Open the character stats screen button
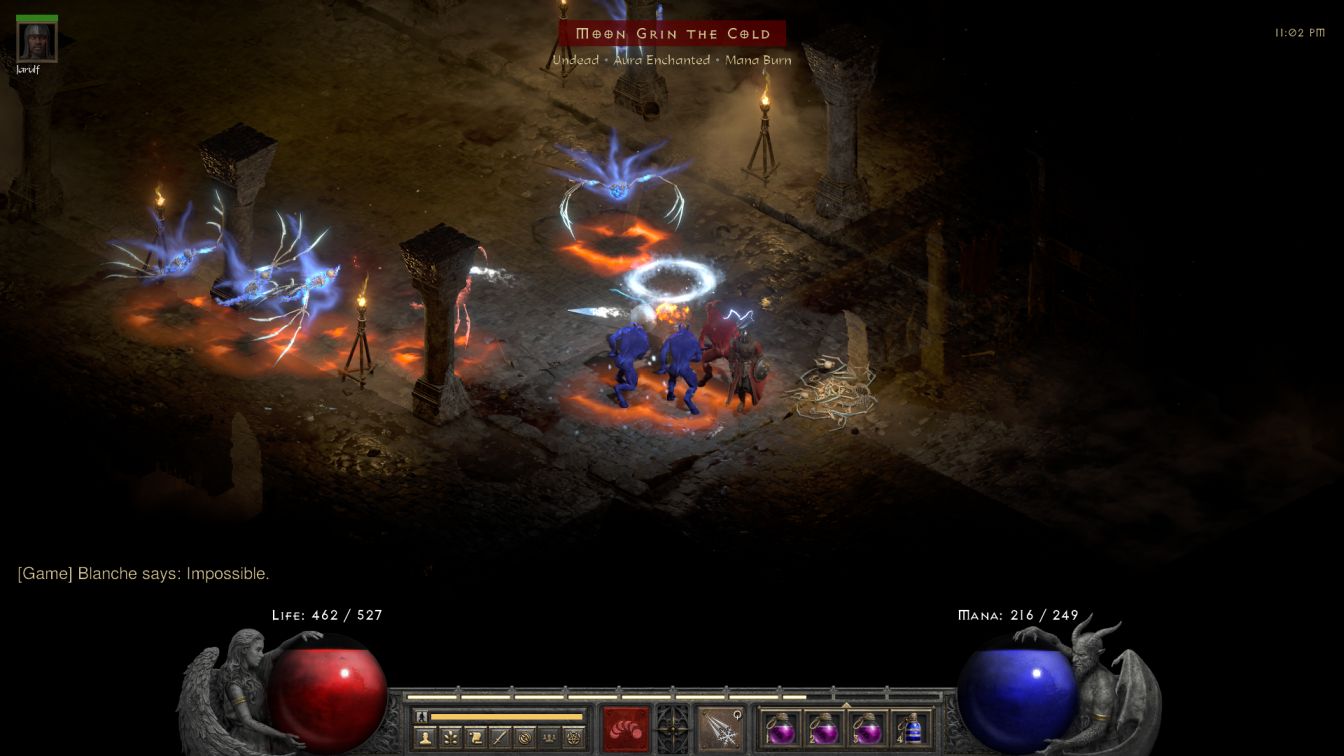 pyautogui.click(x=427, y=738)
